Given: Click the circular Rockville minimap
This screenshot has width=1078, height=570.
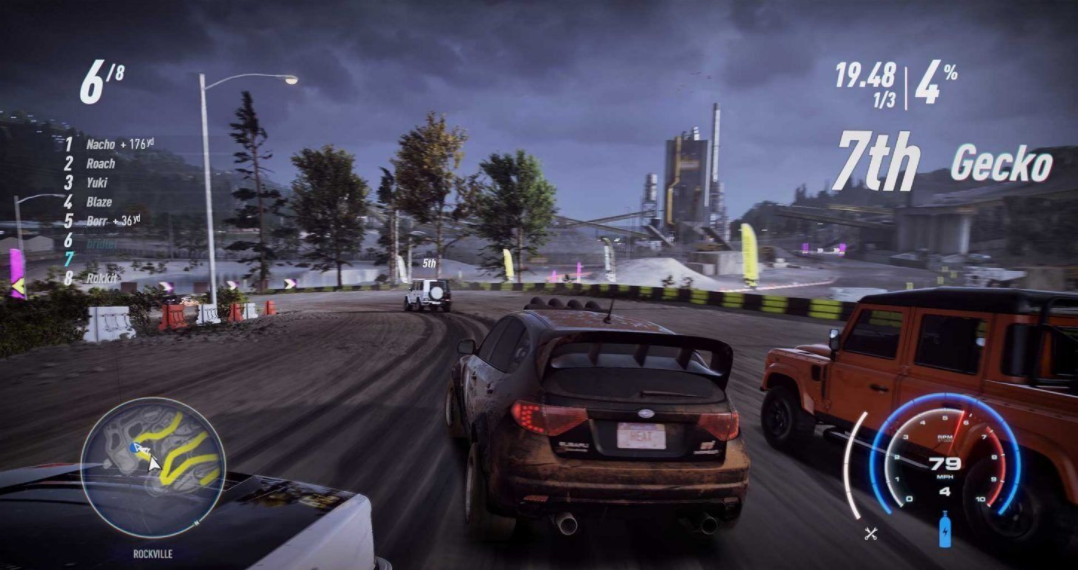Looking at the screenshot, I should (x=153, y=468).
